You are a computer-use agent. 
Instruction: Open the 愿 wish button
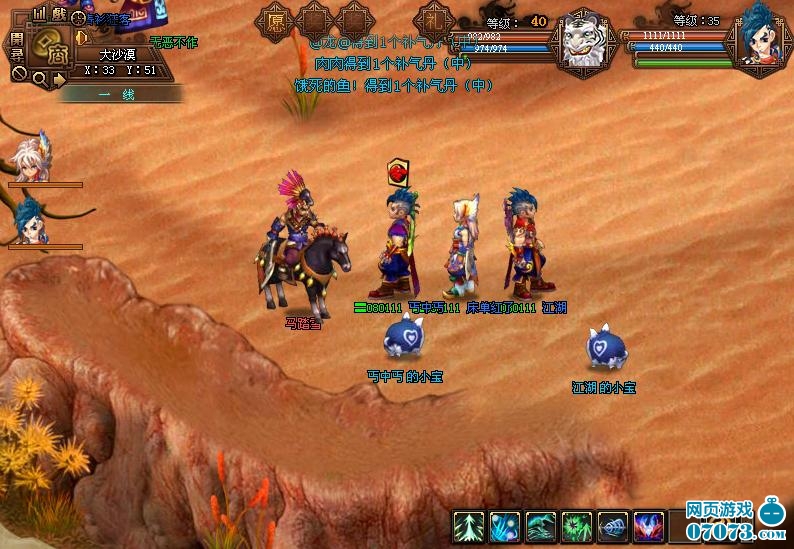[x=274, y=20]
